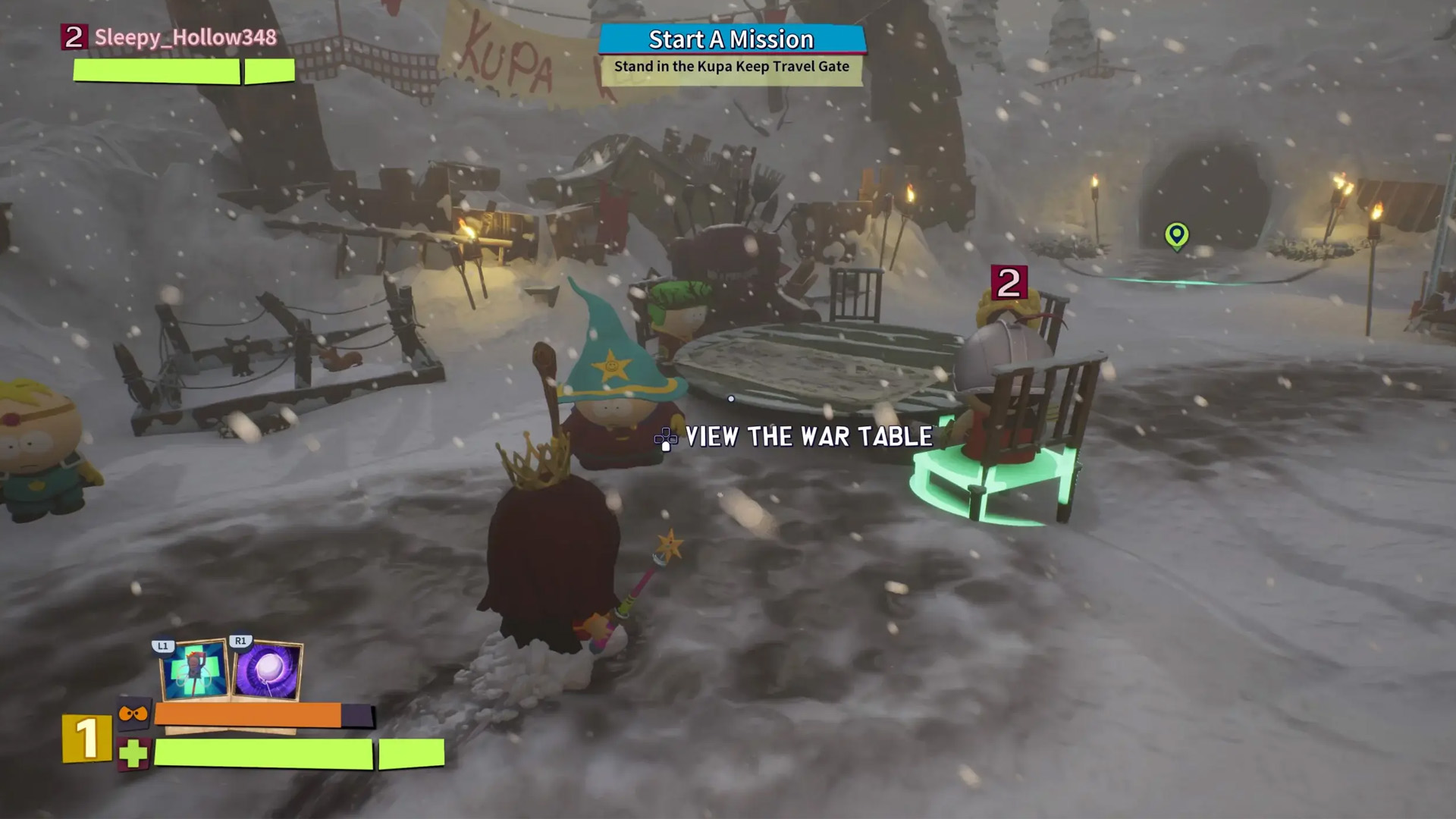Click the orange angry-eyes meter icon
1456x819 pixels.
tap(133, 714)
